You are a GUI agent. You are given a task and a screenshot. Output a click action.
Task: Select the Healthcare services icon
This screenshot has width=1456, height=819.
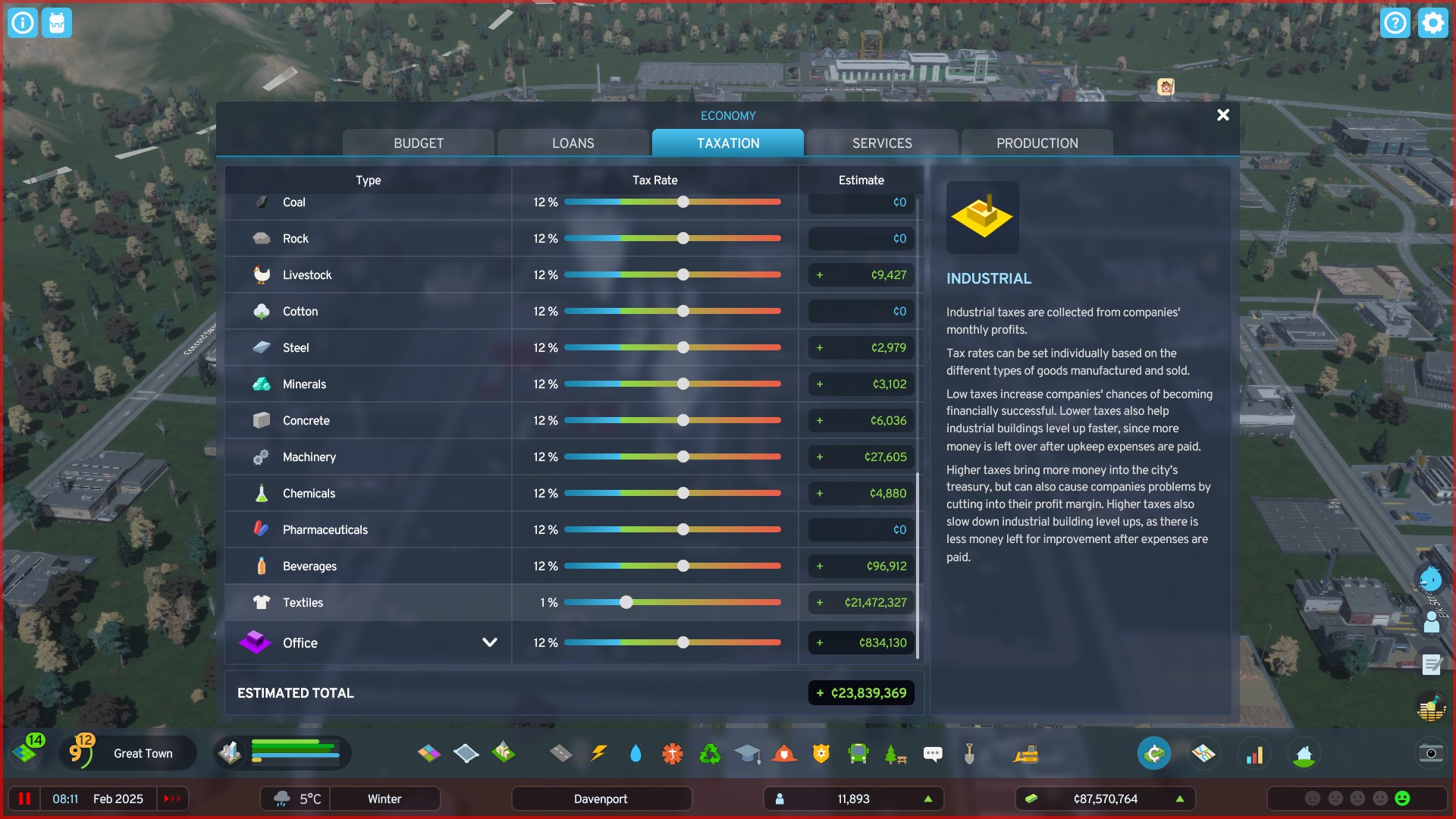coord(672,753)
